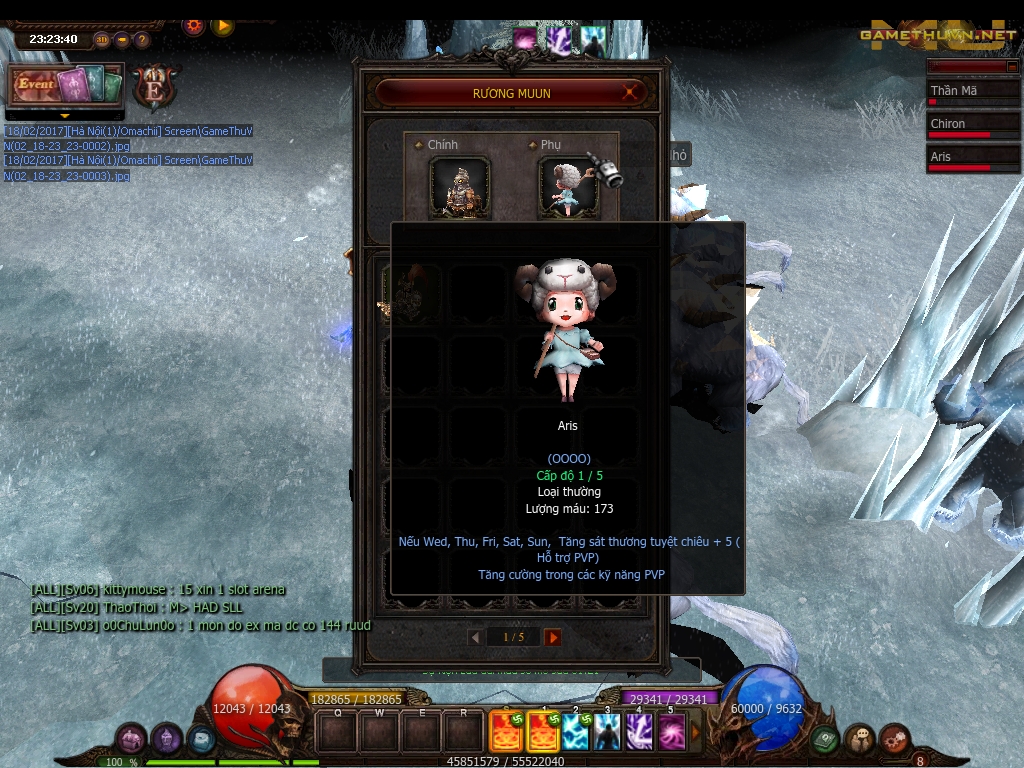Select the Thần Mã list entry
1024x768 pixels.
tap(968, 92)
